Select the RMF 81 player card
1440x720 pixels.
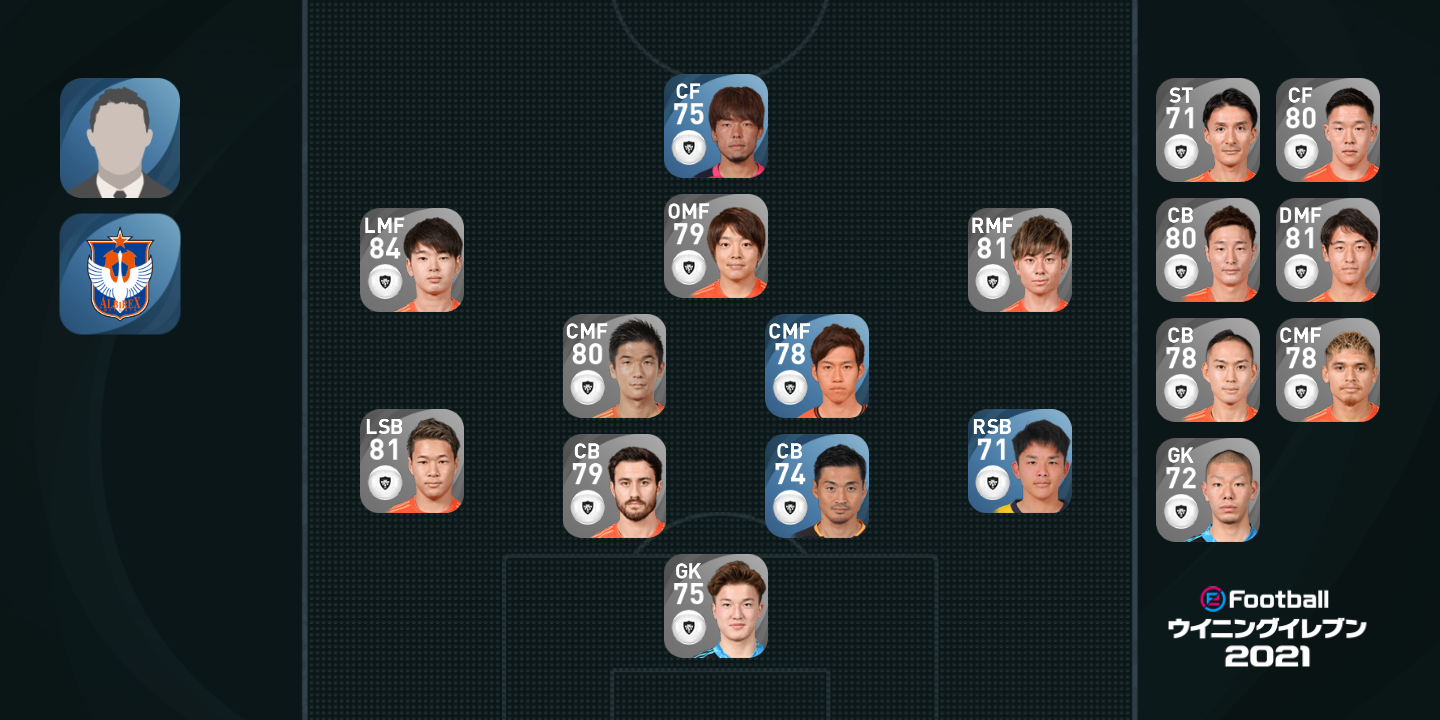pyautogui.click(x=1020, y=260)
